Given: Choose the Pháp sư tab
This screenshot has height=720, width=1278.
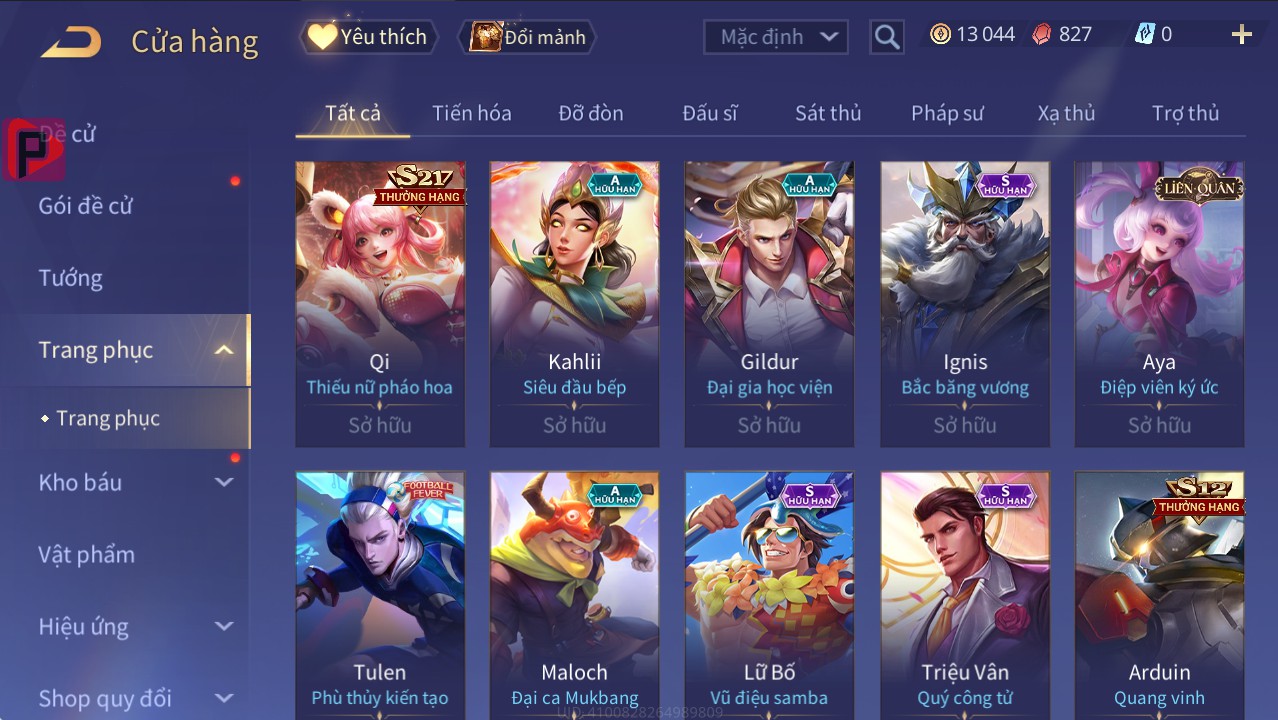Looking at the screenshot, I should click(x=947, y=113).
